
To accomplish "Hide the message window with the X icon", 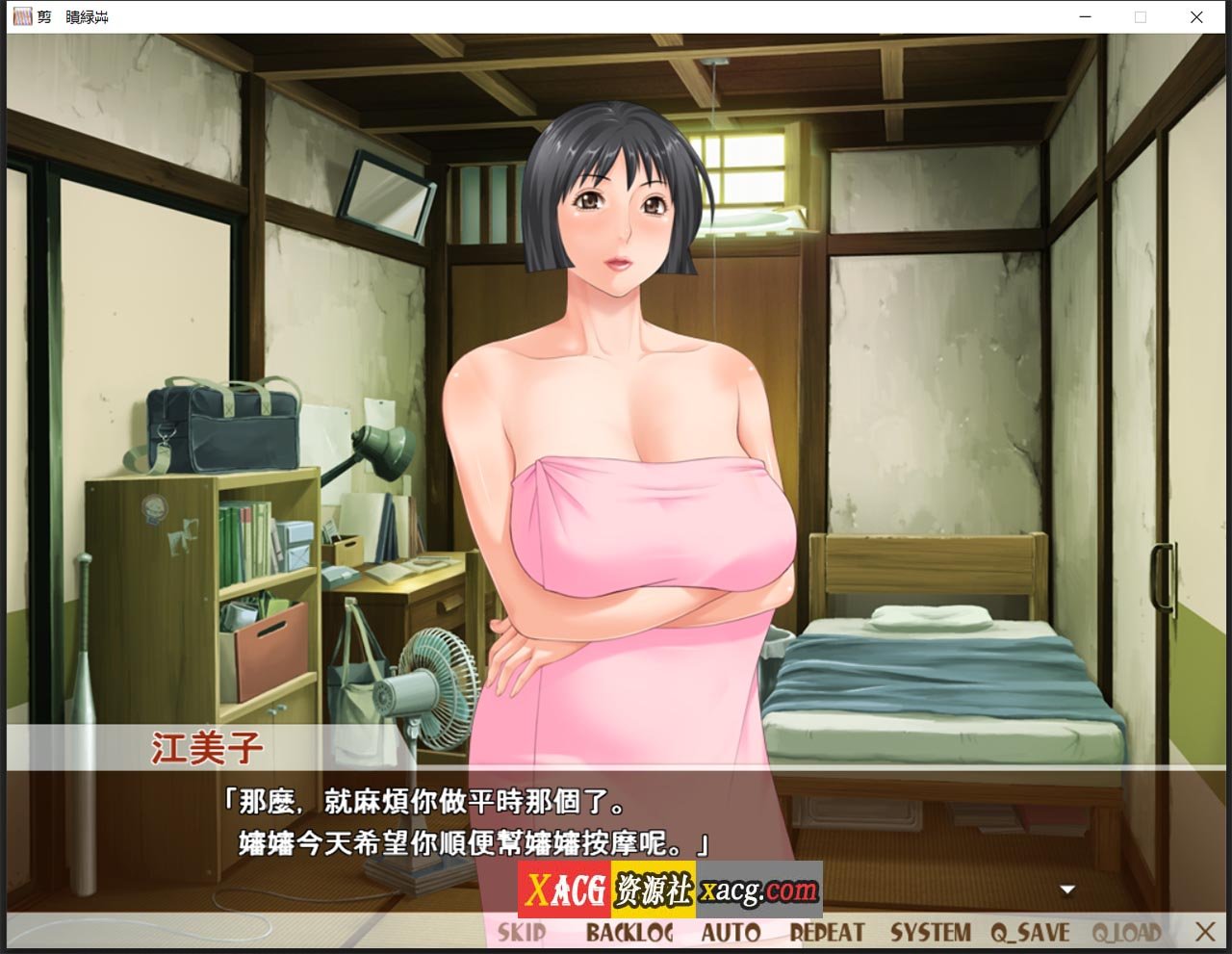I will pos(1204,930).
